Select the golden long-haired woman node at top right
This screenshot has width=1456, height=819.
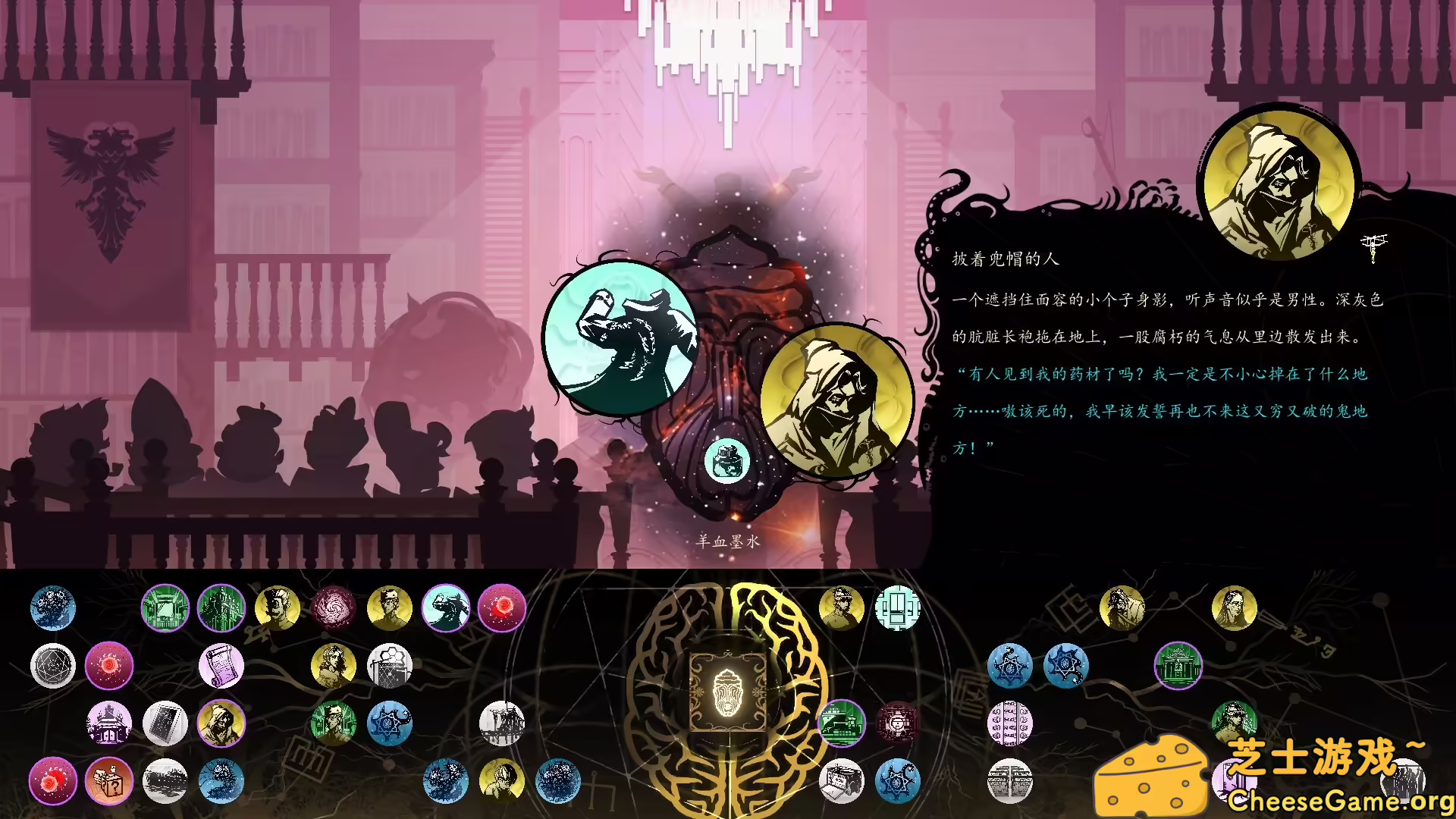point(1234,608)
